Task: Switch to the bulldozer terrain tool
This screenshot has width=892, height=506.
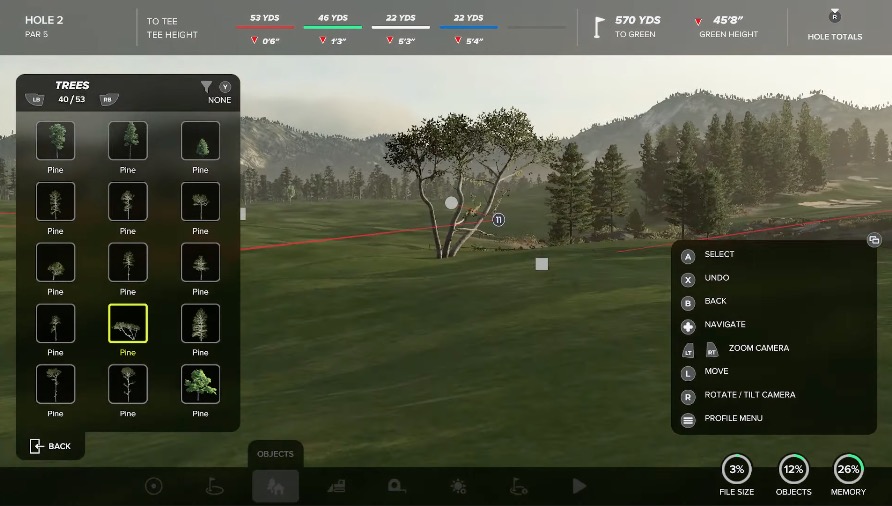Action: (336, 486)
